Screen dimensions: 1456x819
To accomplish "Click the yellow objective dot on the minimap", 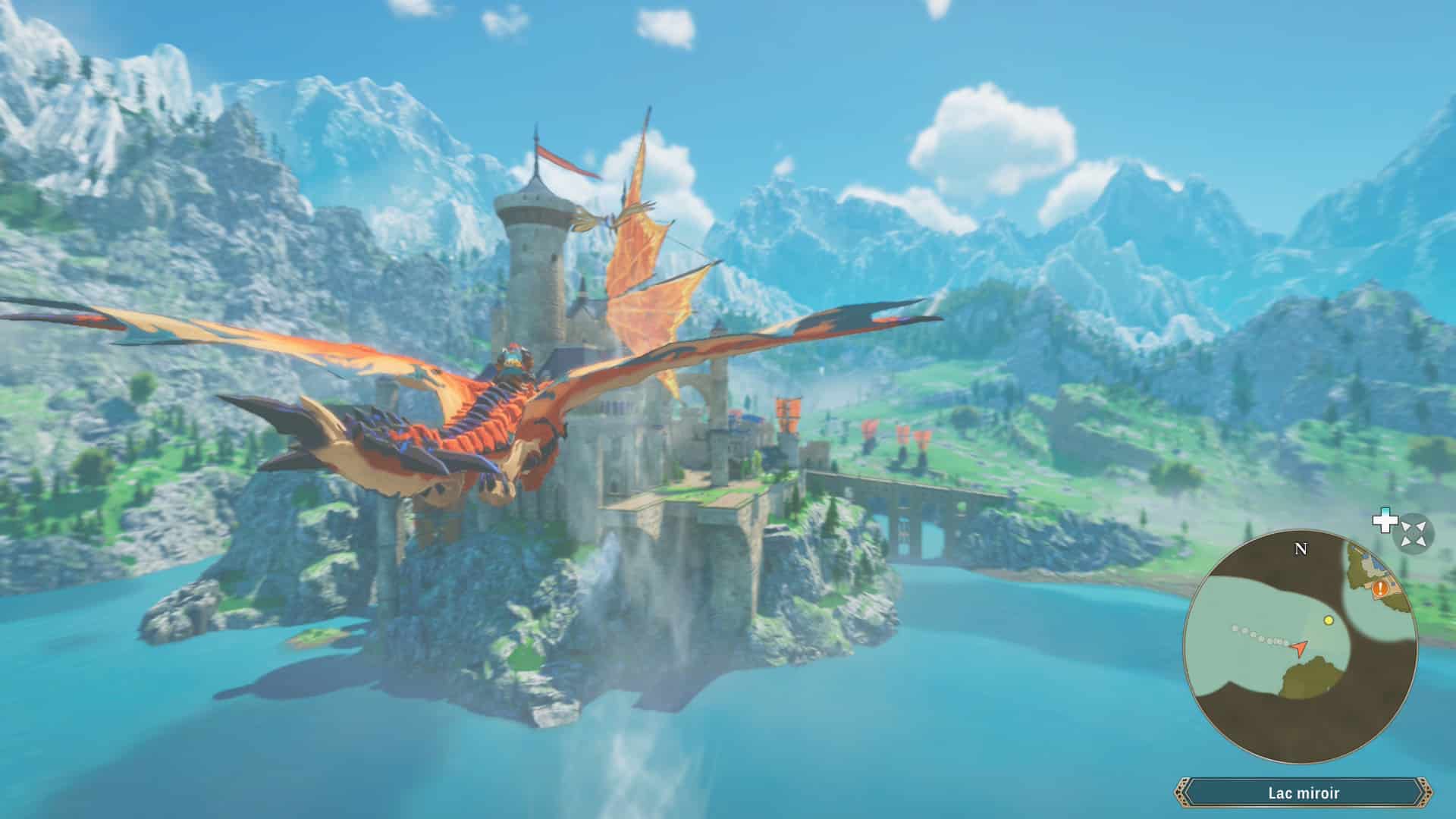I will [1329, 620].
